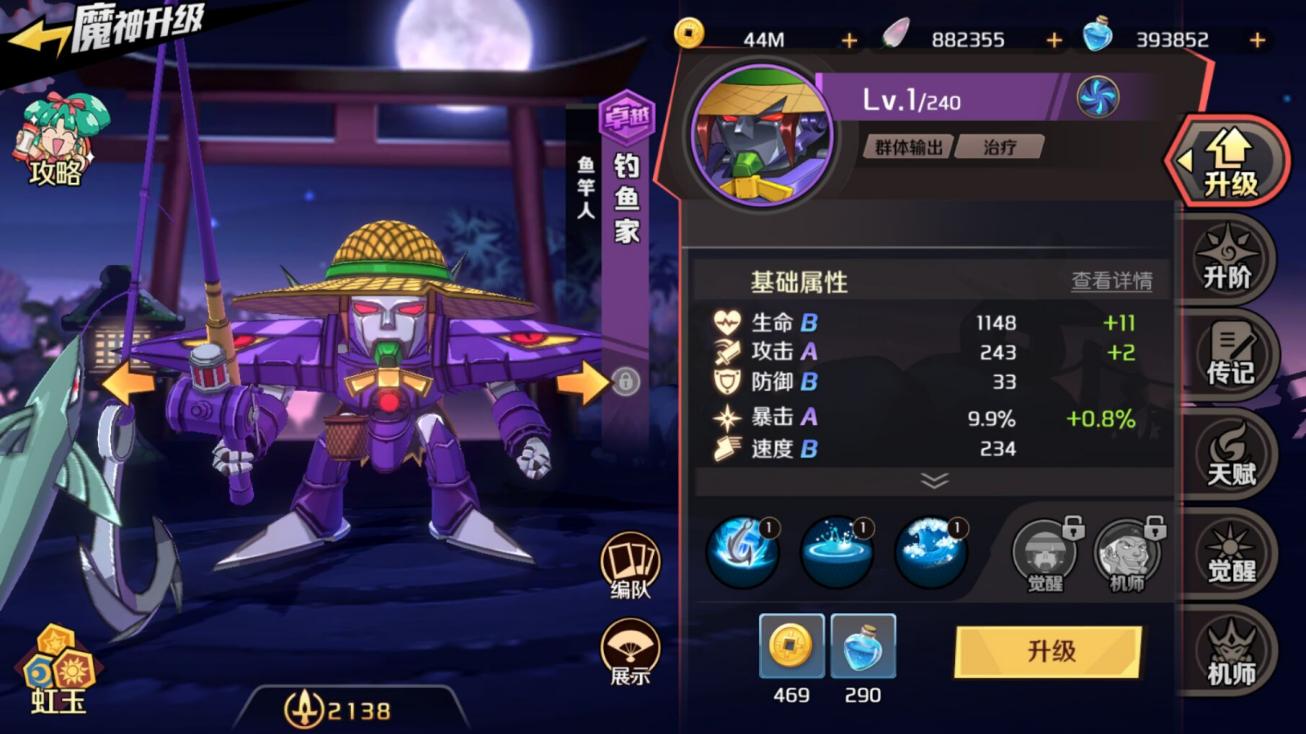1306x734 pixels.
Task: Expand the stats panel with the double chevron
Action: (933, 481)
